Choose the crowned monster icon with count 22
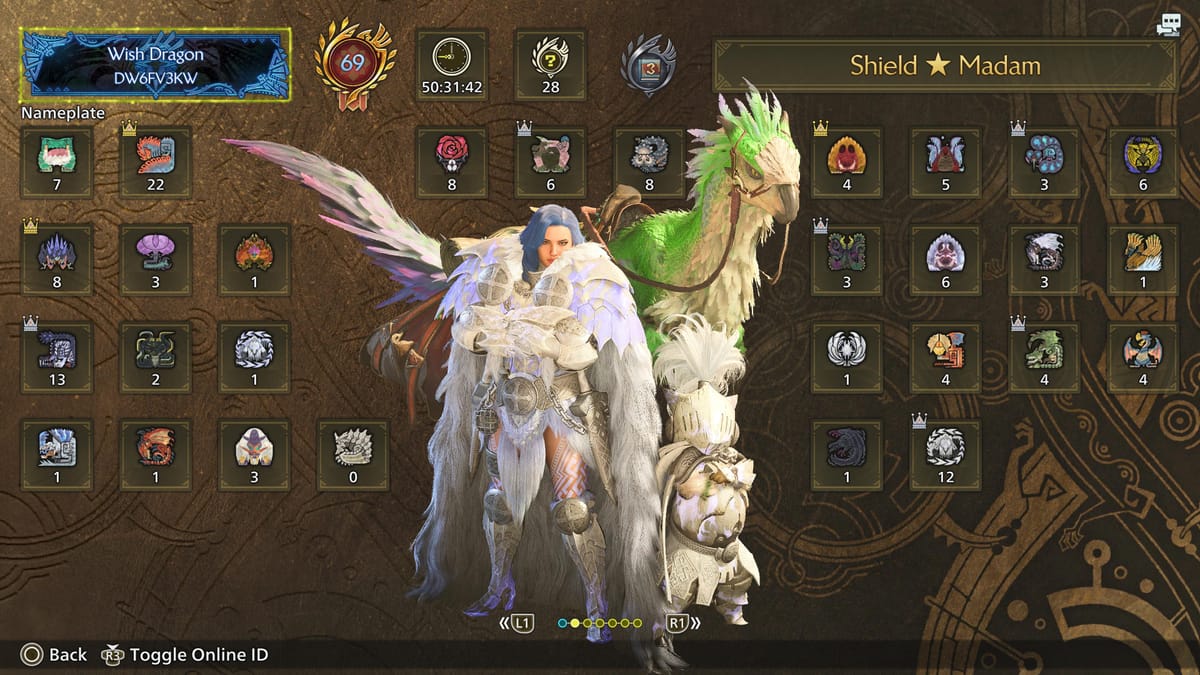The height and width of the screenshot is (675, 1200). click(x=155, y=162)
